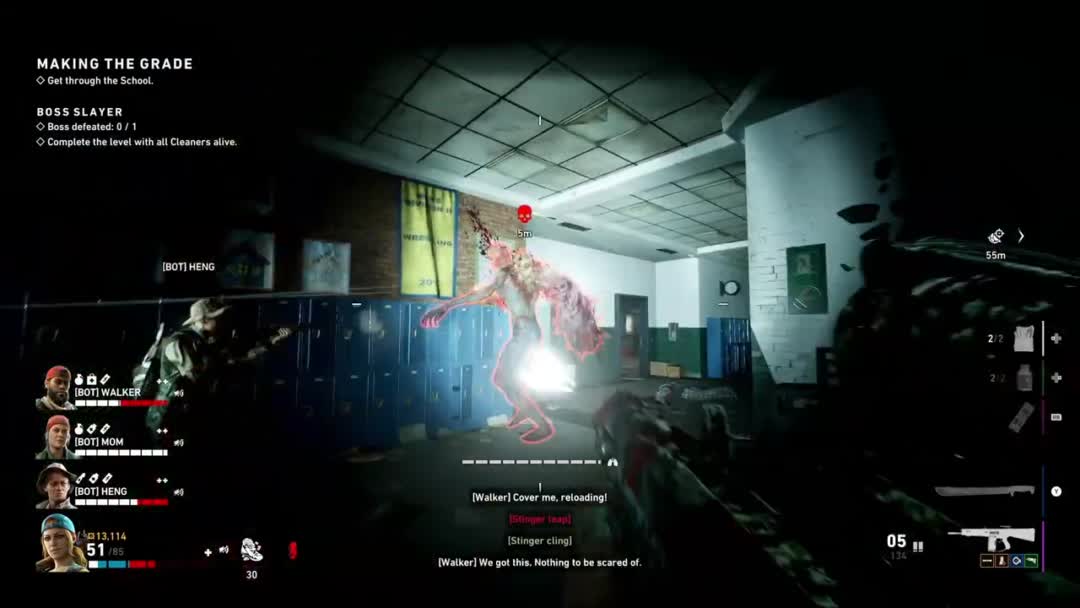Click Heng's portrait in the team list
Viewport: 1080px width, 608px height.
tap(56, 486)
